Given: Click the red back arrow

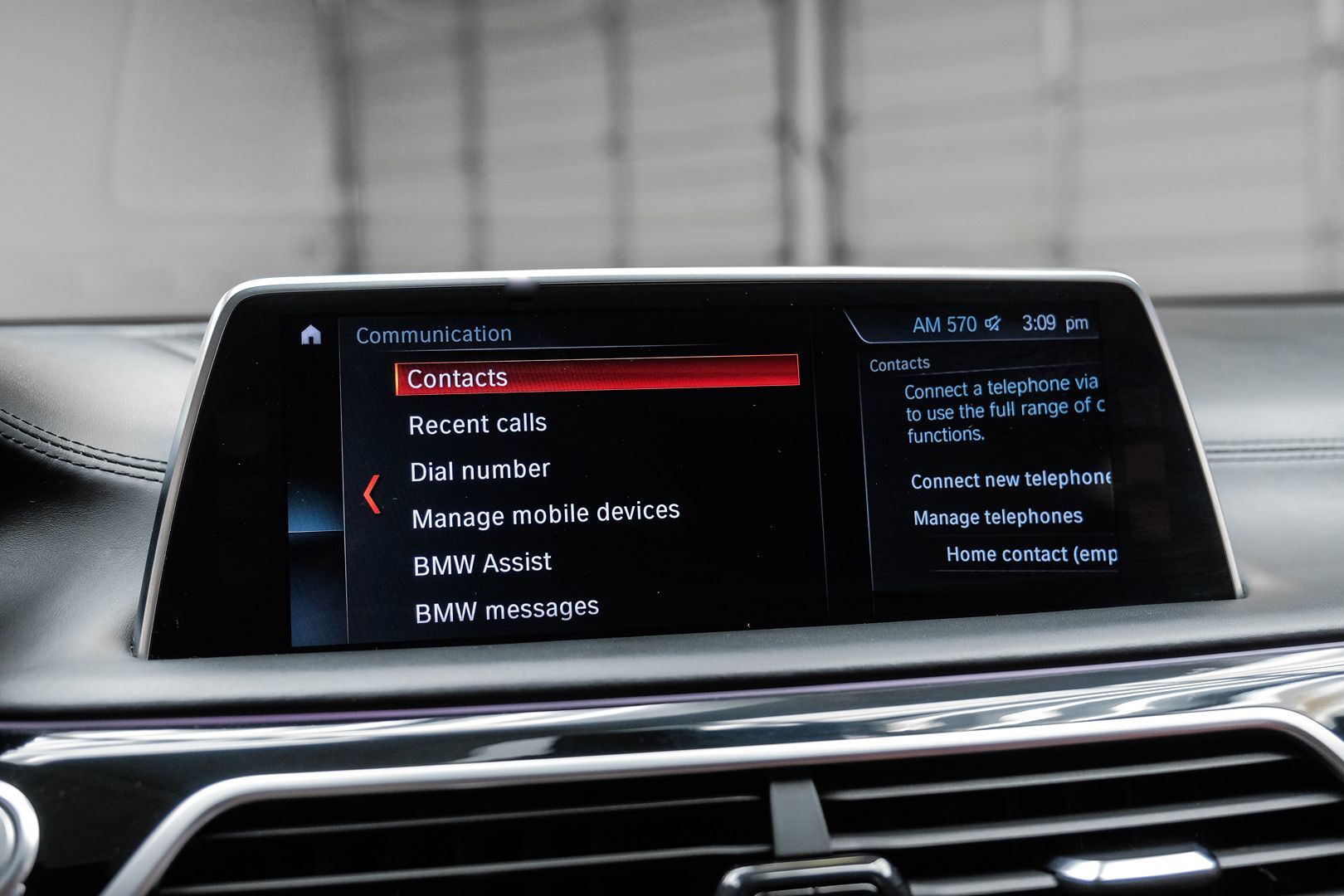Looking at the screenshot, I should (373, 494).
